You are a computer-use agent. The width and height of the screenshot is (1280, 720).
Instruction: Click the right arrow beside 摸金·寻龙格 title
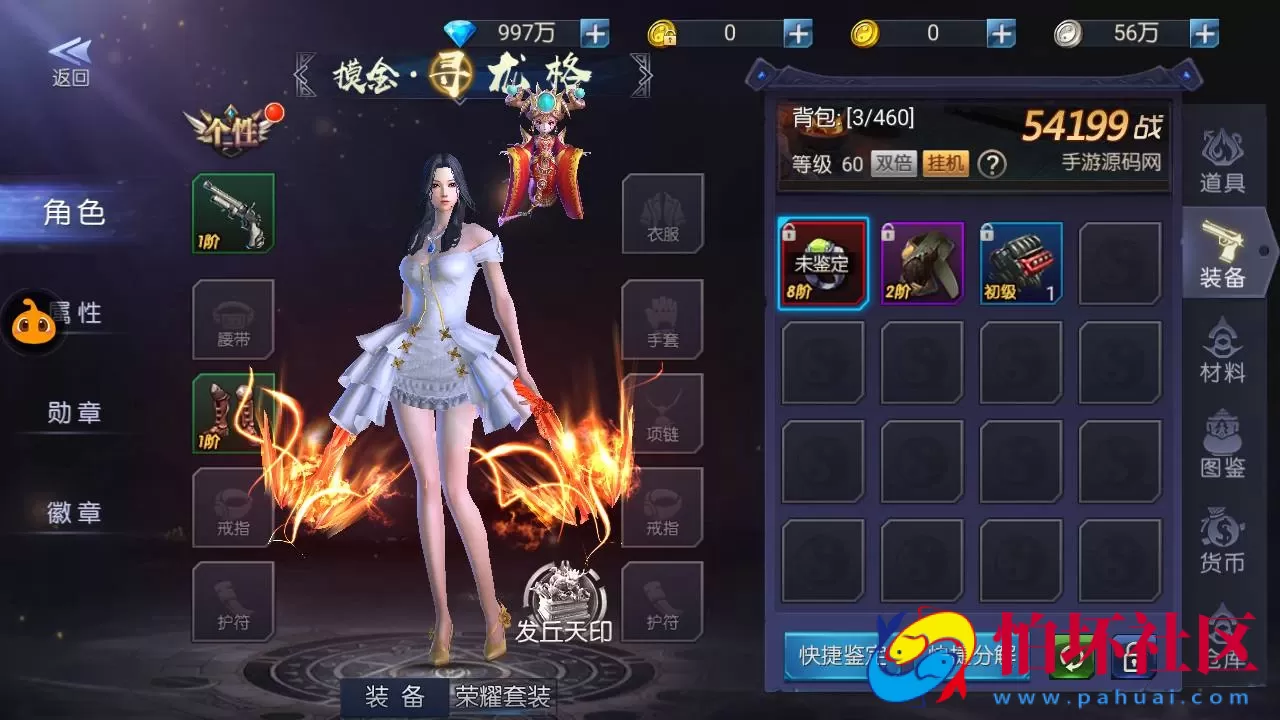[643, 73]
